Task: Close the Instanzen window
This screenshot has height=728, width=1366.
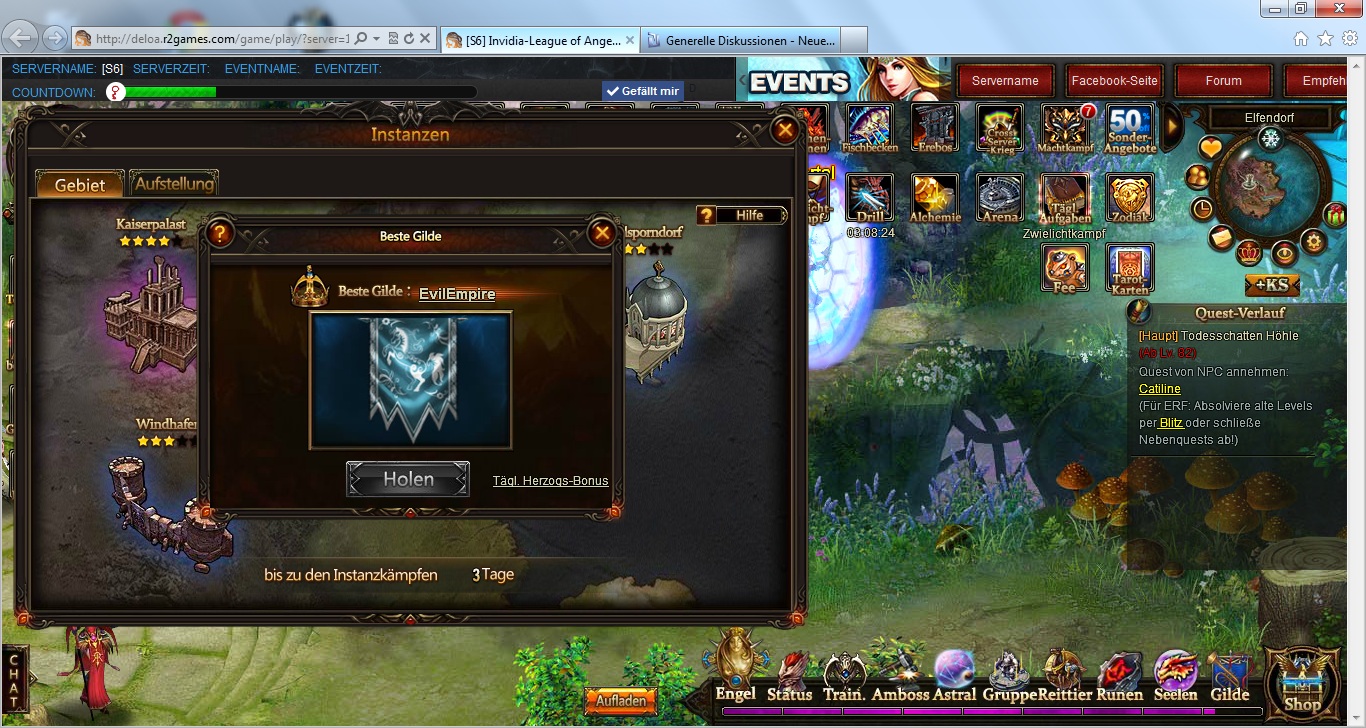Action: pyautogui.click(x=786, y=130)
